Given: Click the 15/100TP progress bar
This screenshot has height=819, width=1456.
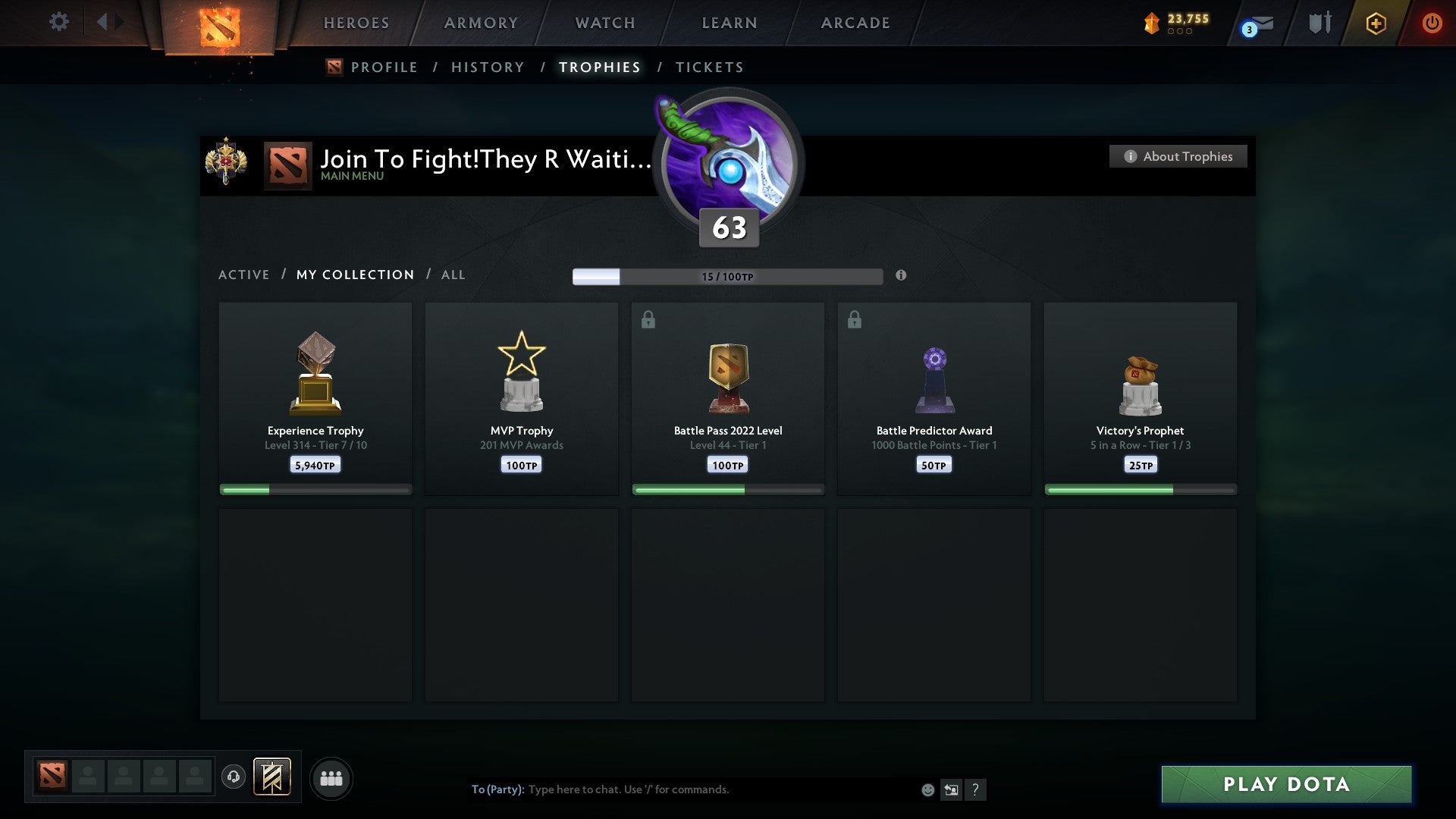Looking at the screenshot, I should (x=728, y=276).
